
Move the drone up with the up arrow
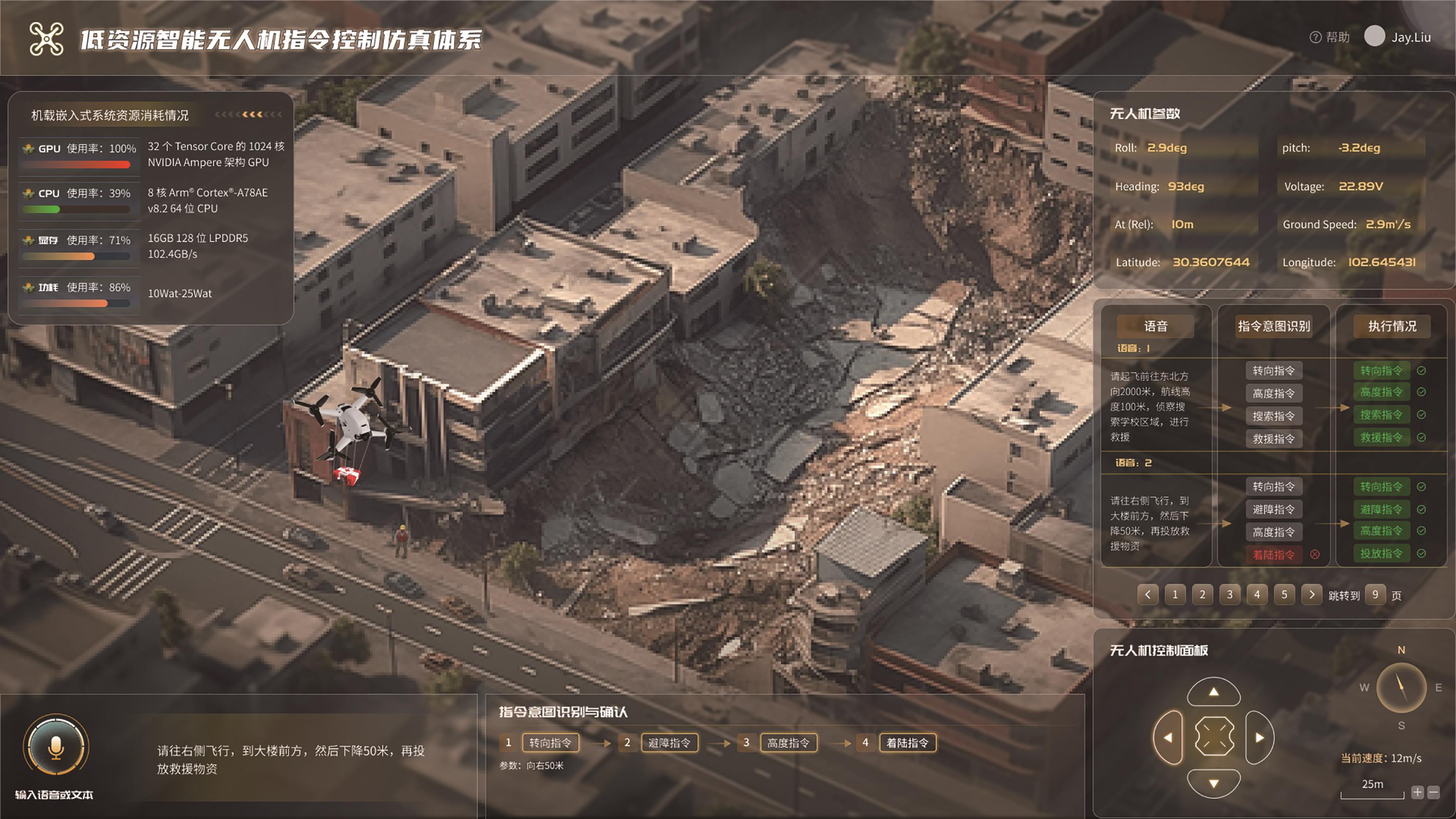coord(1214,692)
